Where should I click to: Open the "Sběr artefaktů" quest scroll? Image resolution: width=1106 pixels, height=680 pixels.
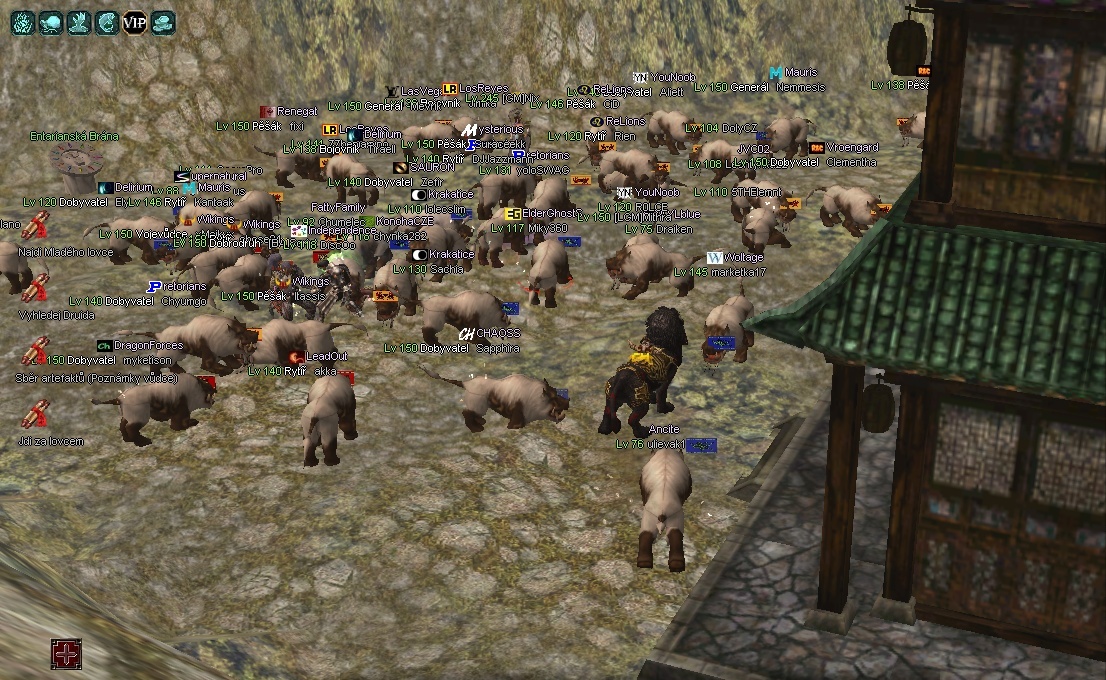tap(36, 351)
